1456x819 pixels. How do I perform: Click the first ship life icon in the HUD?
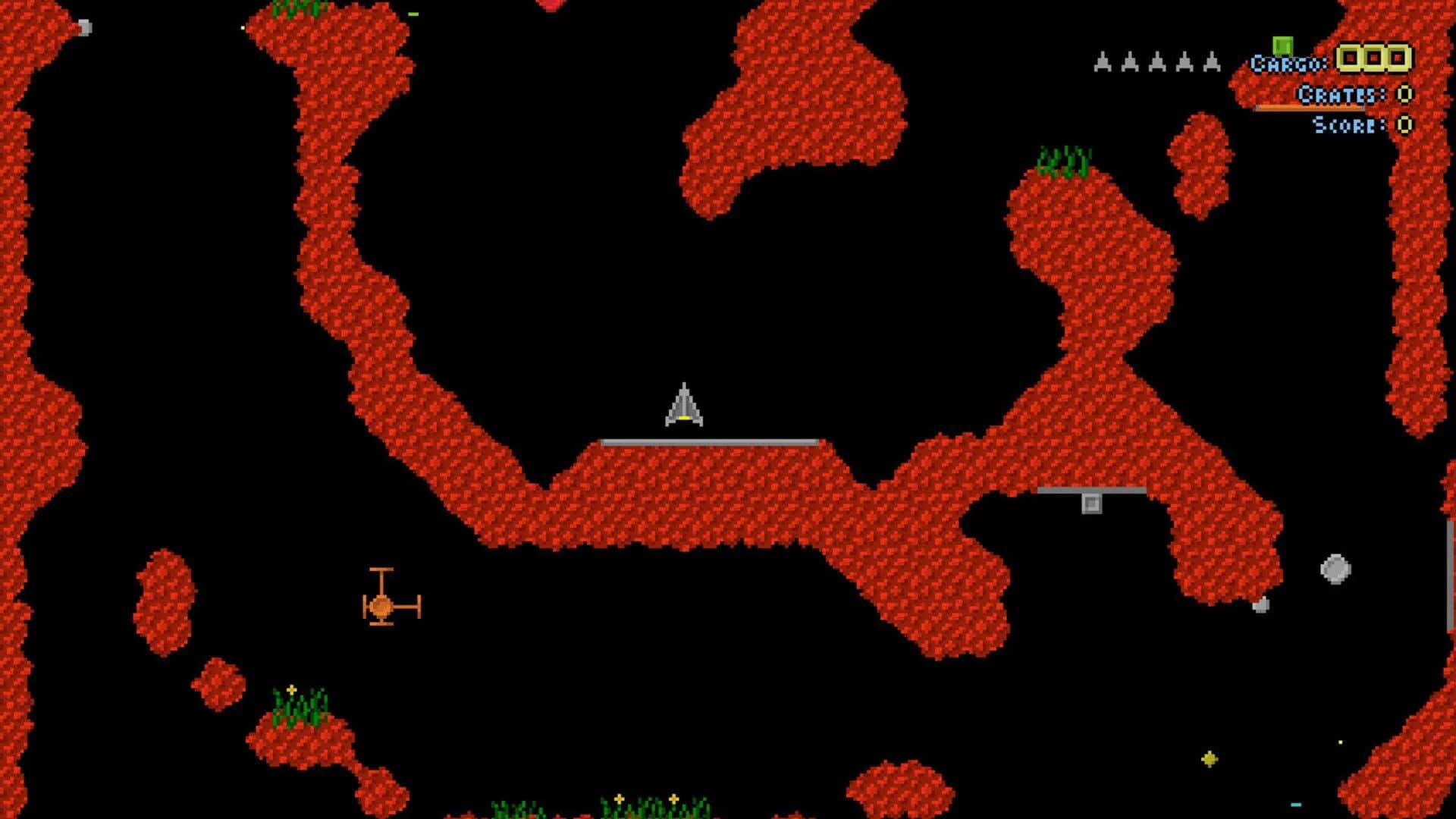coord(1103,62)
